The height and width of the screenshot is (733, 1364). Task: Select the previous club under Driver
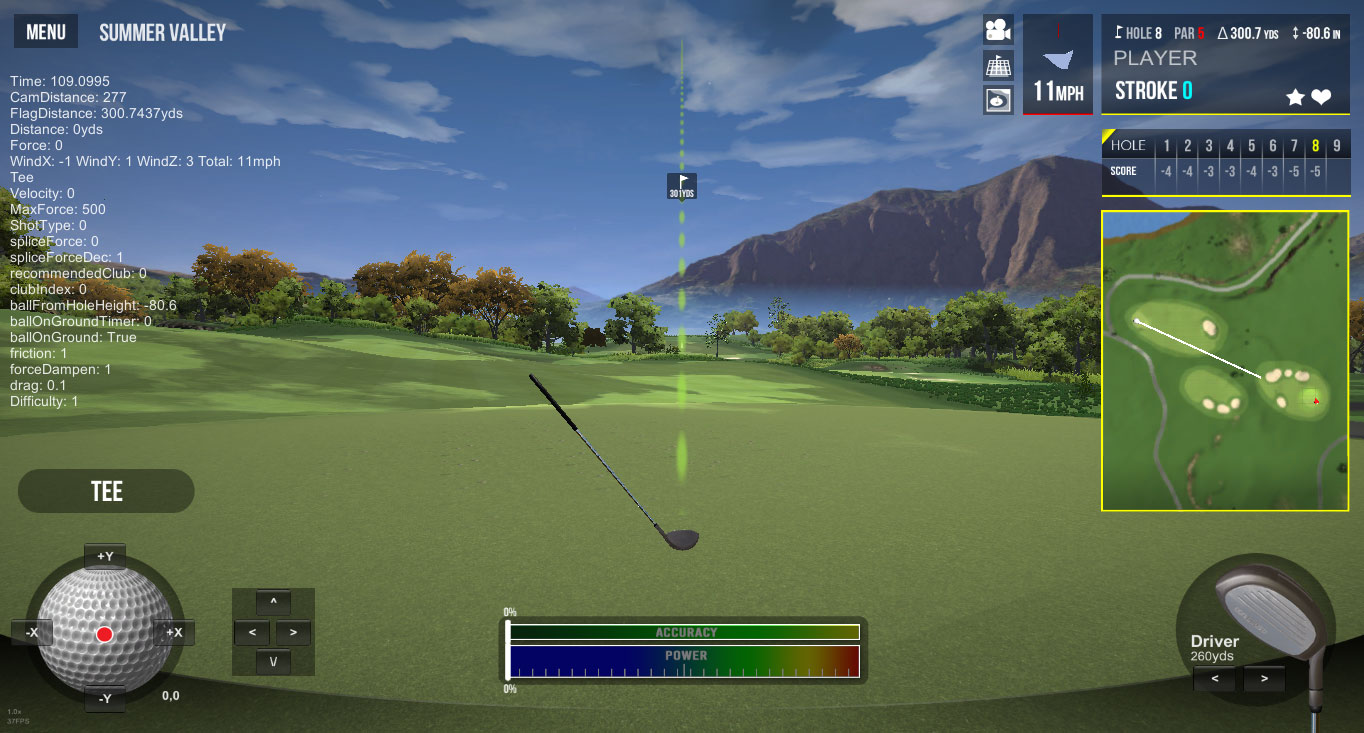click(x=1215, y=679)
